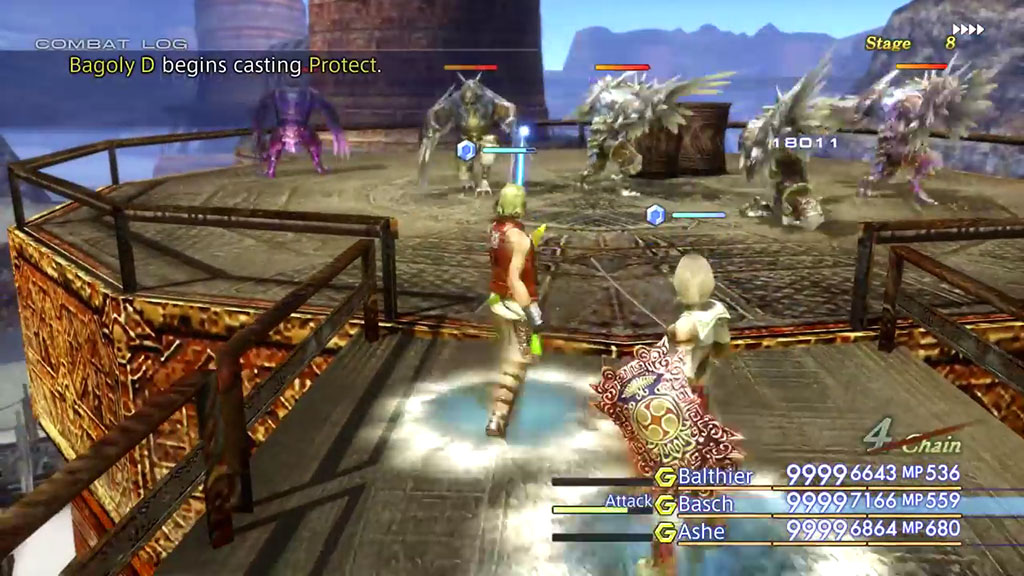Screen dimensions: 1024x576
Task: Select Balthier in the party list
Action: point(715,476)
